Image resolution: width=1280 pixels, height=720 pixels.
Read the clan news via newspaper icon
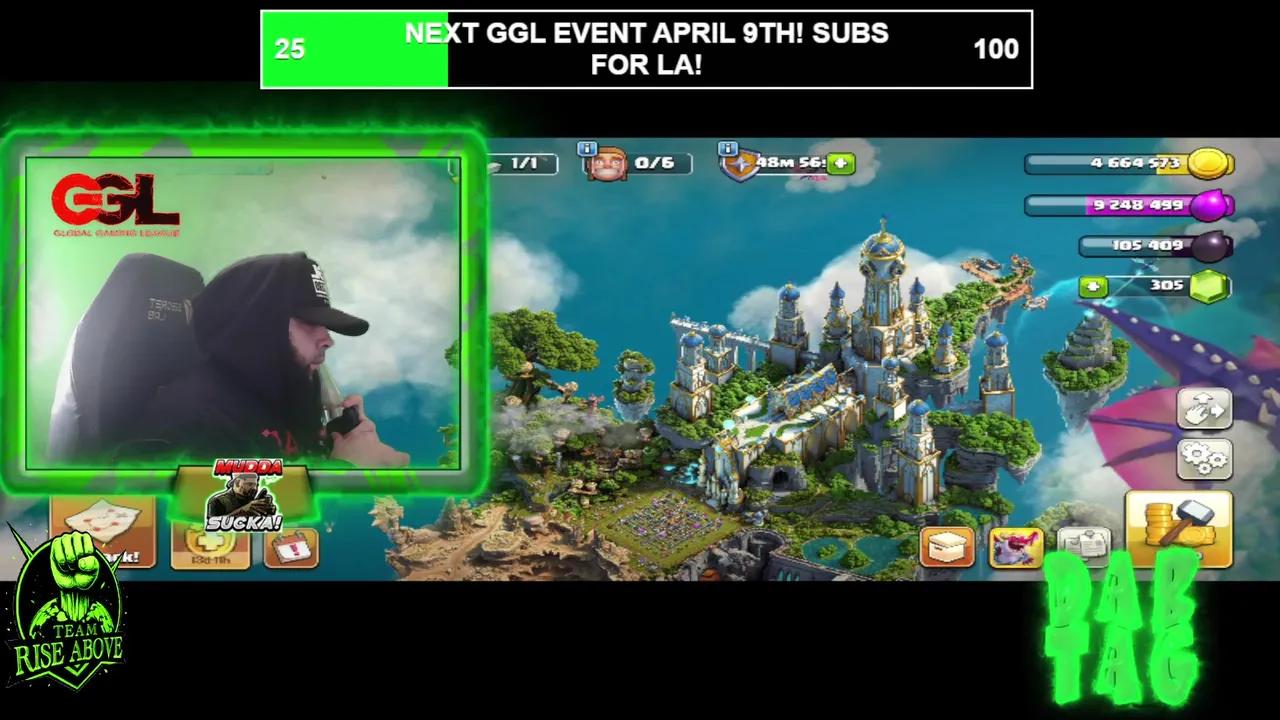point(1082,546)
